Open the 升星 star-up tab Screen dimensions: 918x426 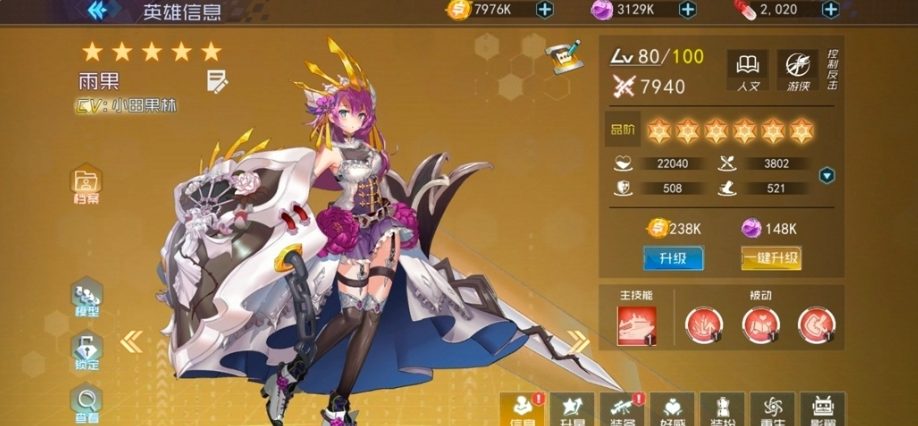pos(572,409)
